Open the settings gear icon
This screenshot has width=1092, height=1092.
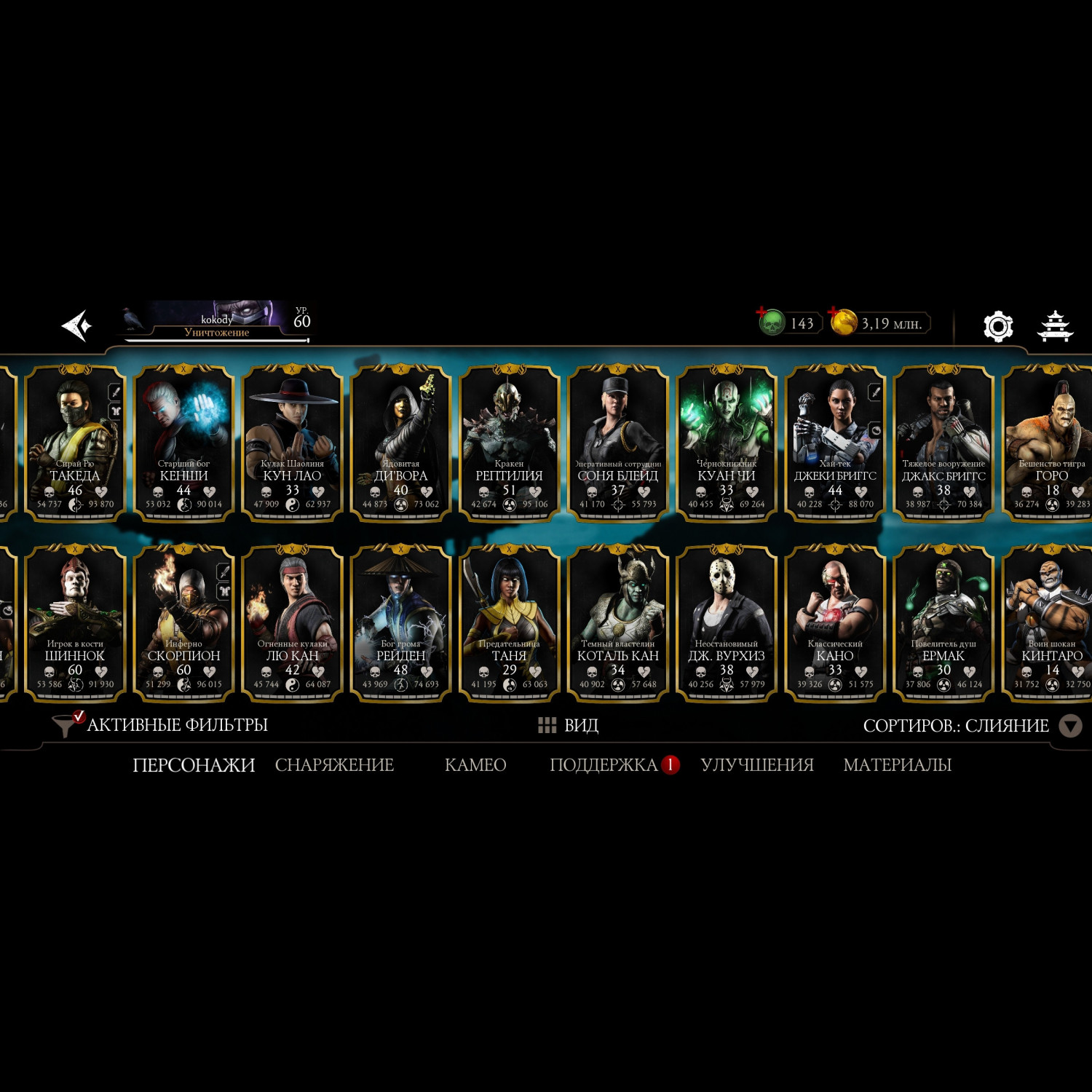coord(997,326)
